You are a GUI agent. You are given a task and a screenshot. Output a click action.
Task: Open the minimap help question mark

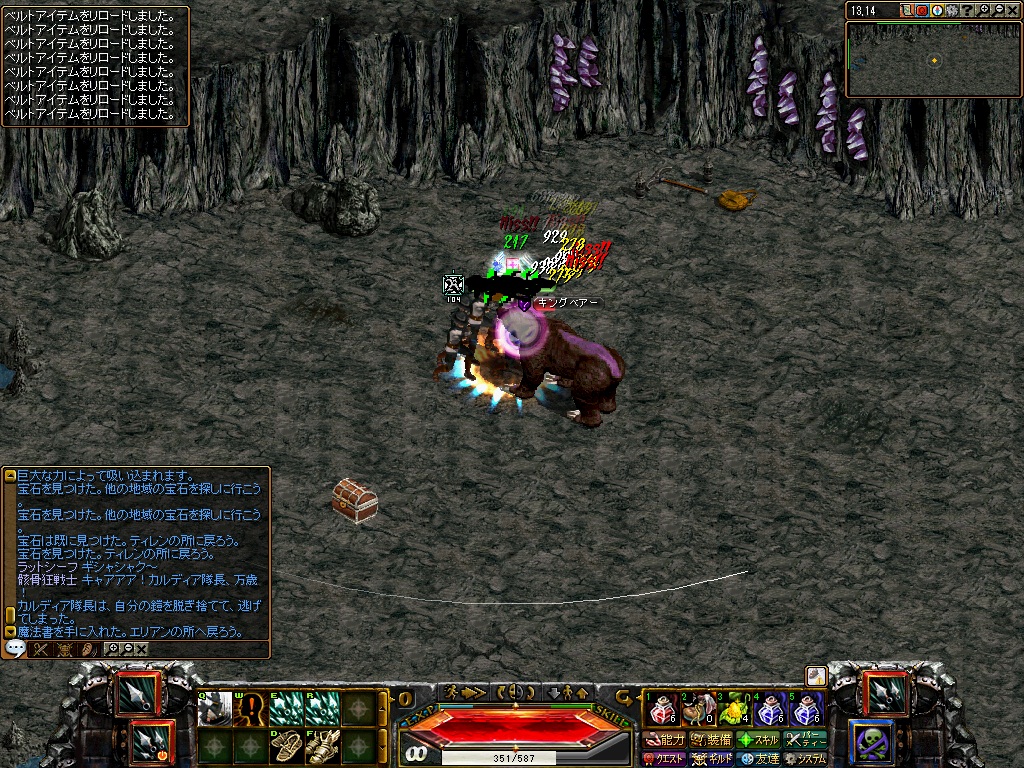click(967, 10)
